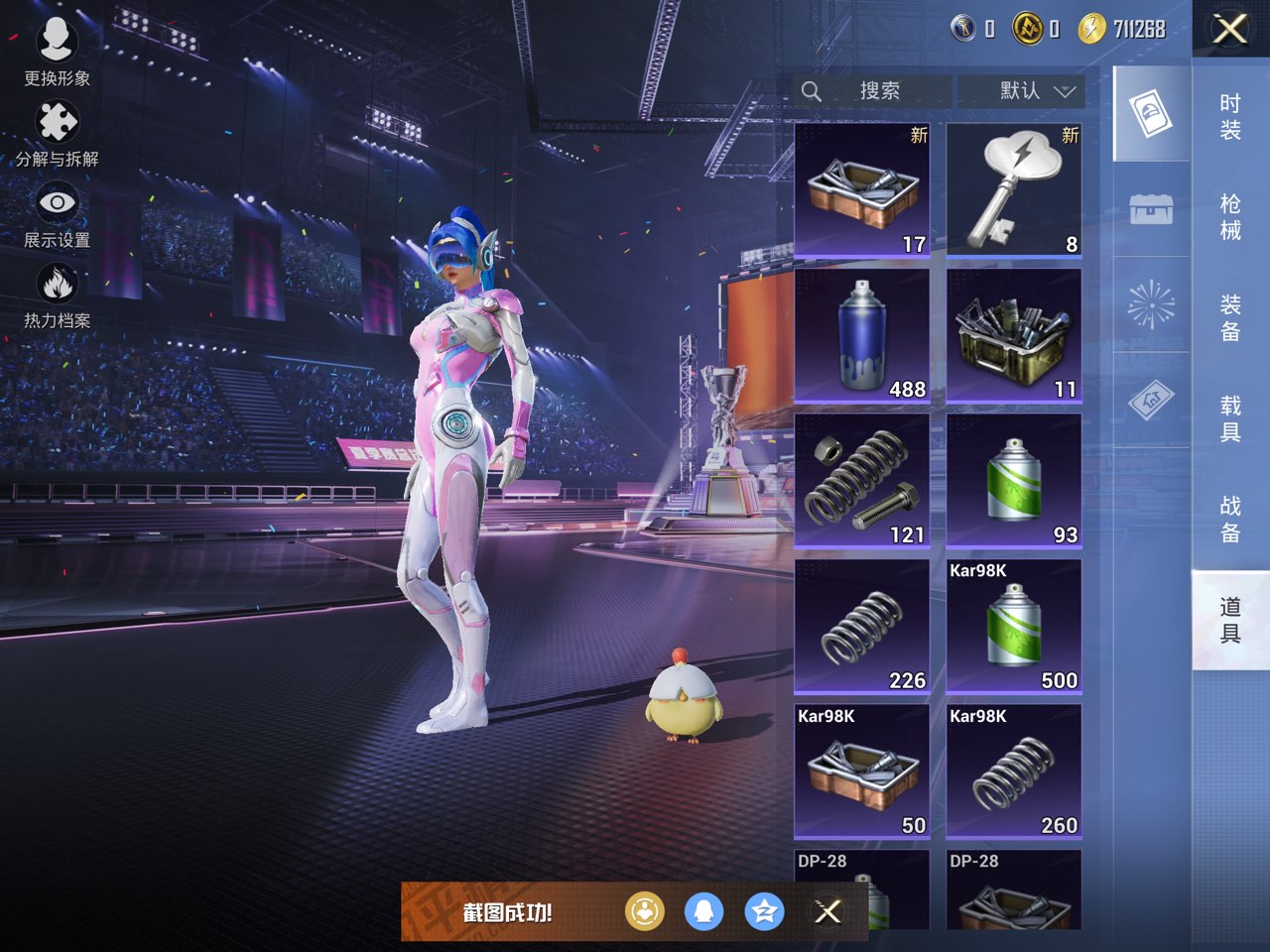Select the 道具 items tab
The image size is (1270, 952).
[1230, 620]
